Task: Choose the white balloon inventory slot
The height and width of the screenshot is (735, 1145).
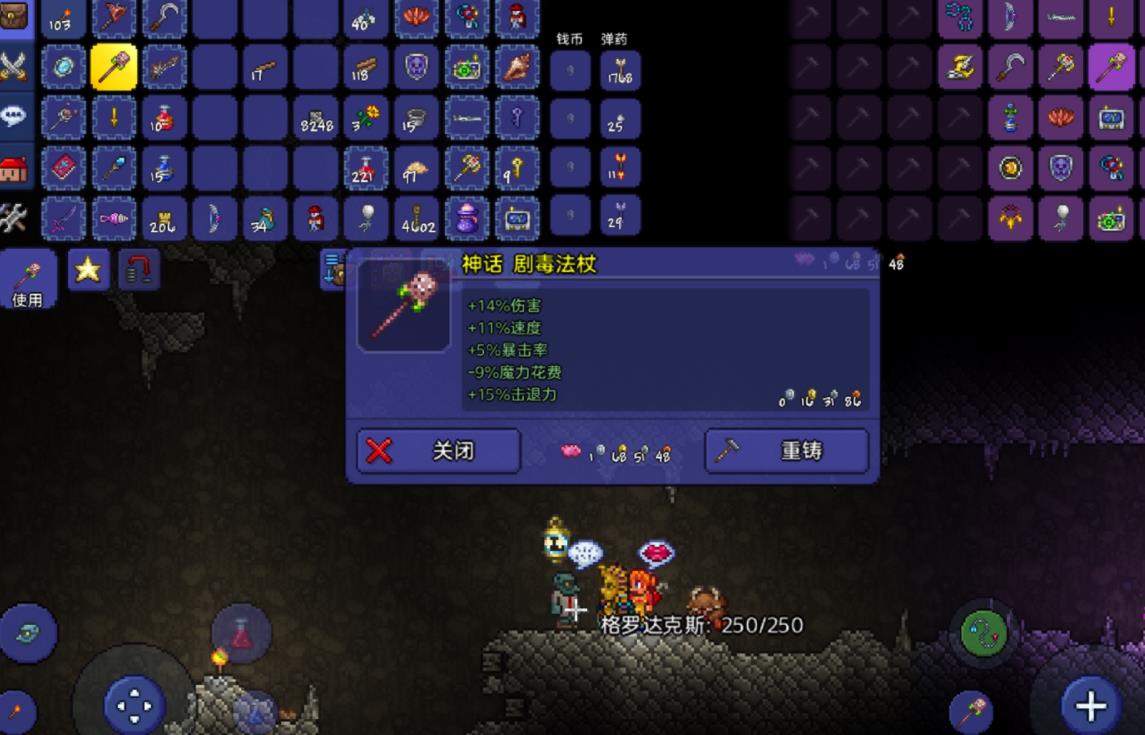Action: 365,217
